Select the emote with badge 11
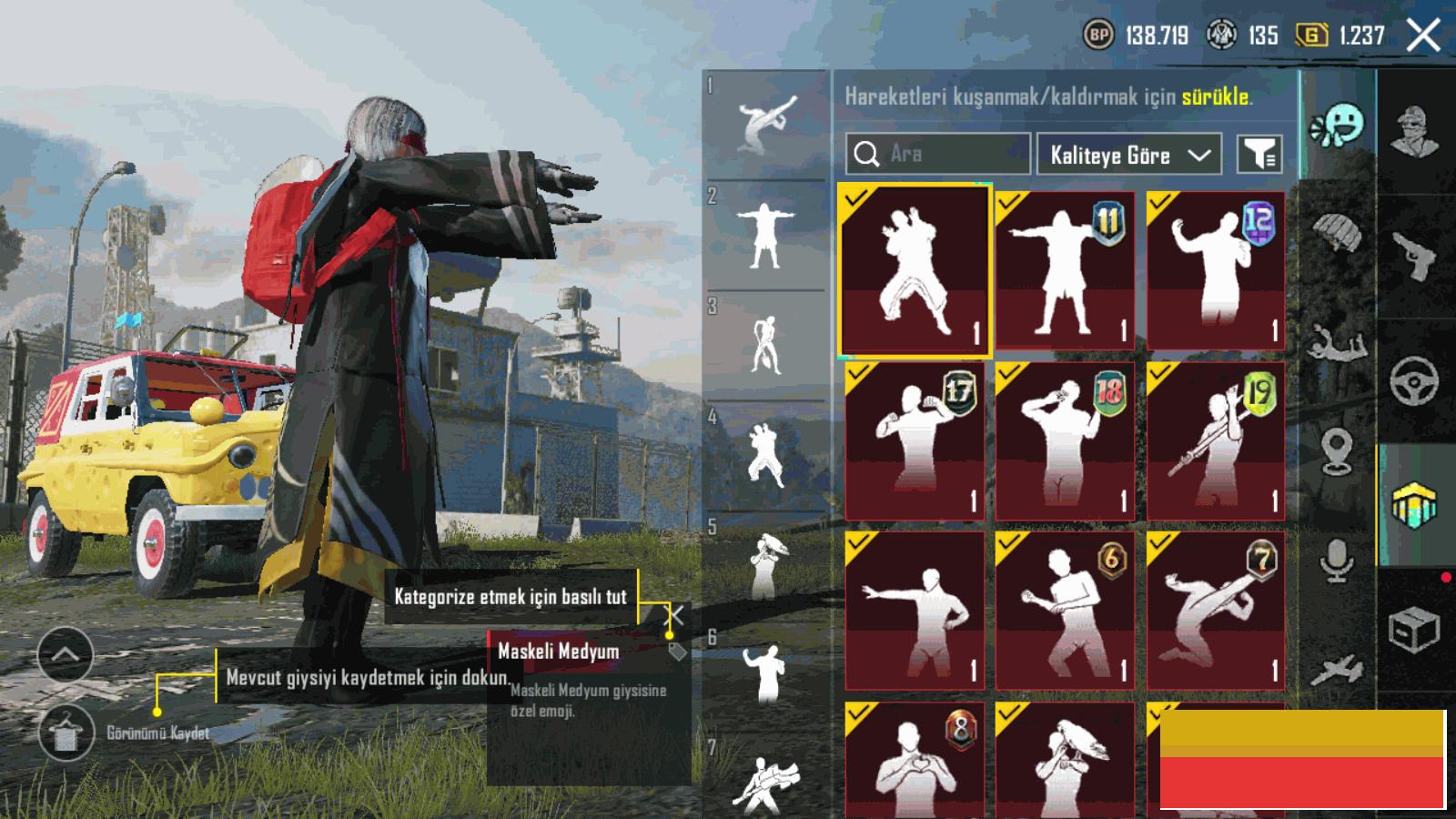The width and height of the screenshot is (1456, 819). tap(1065, 270)
